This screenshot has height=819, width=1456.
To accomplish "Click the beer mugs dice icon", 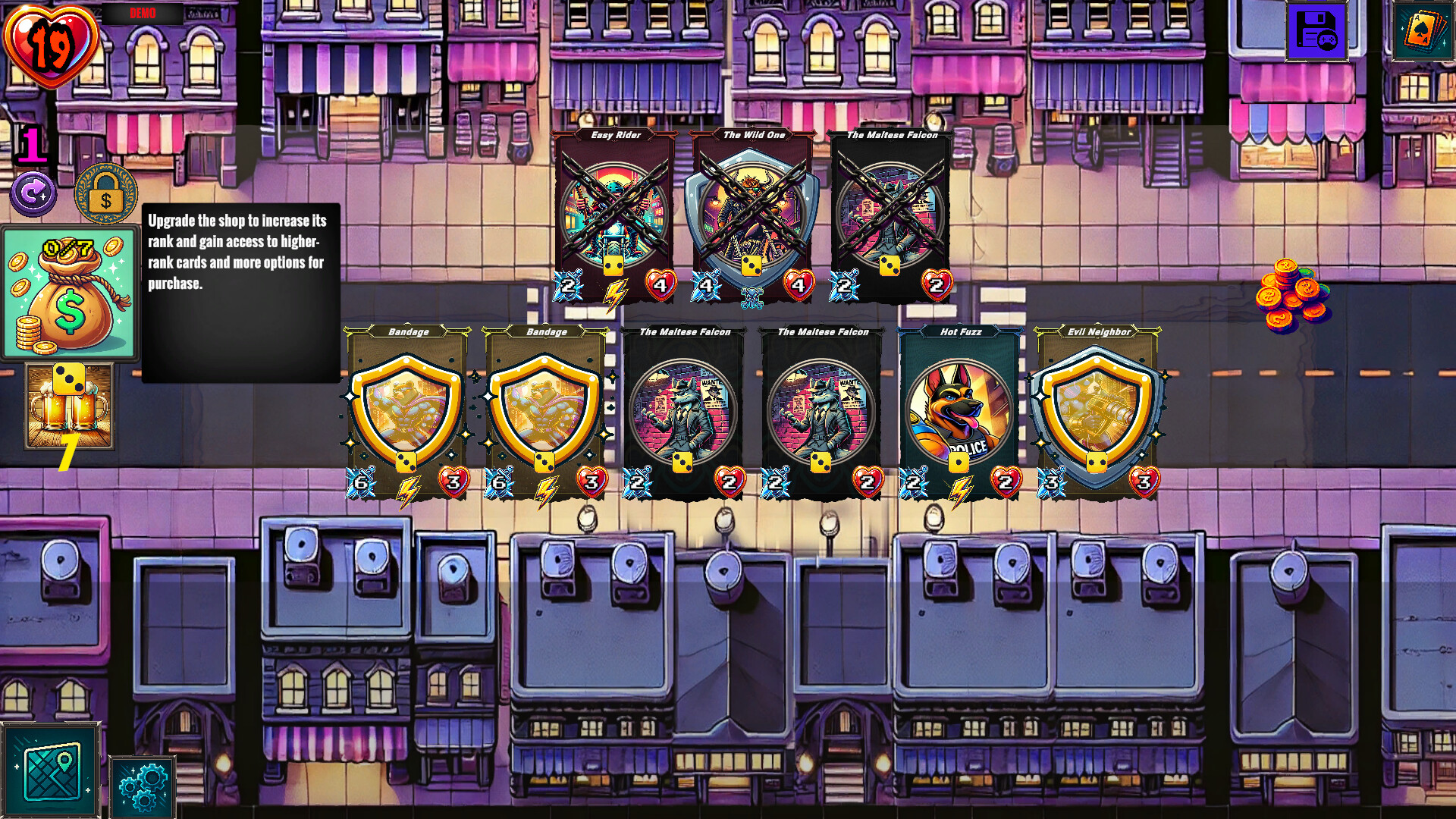I will point(70,406).
